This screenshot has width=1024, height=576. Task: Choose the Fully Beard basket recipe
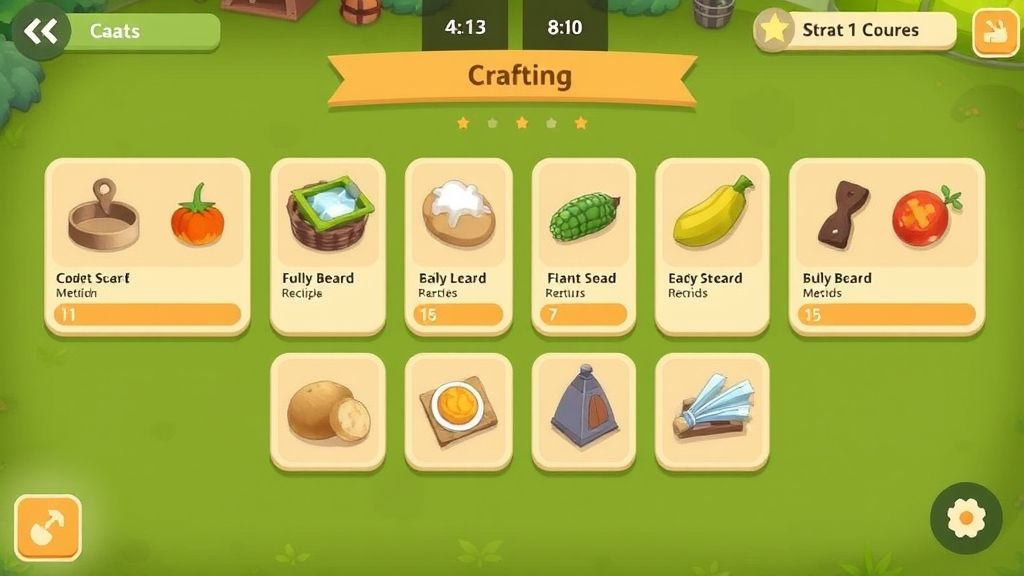coord(327,246)
